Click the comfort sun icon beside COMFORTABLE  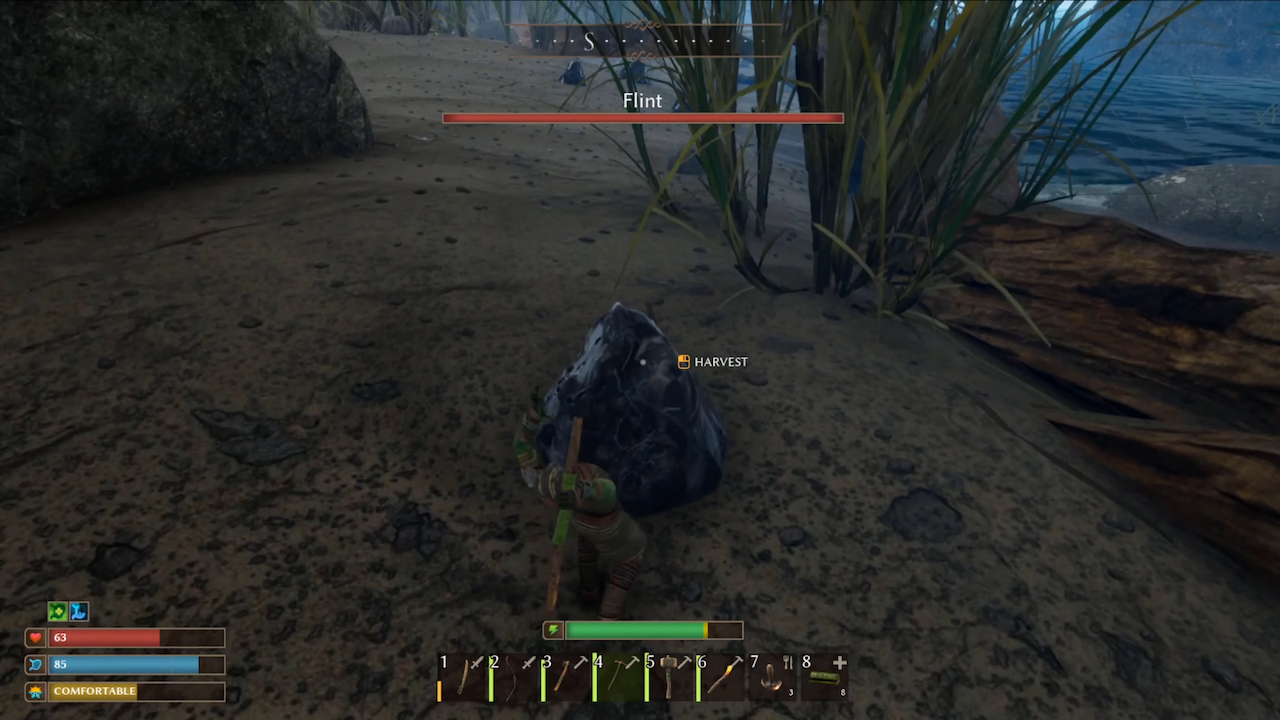[x=36, y=690]
